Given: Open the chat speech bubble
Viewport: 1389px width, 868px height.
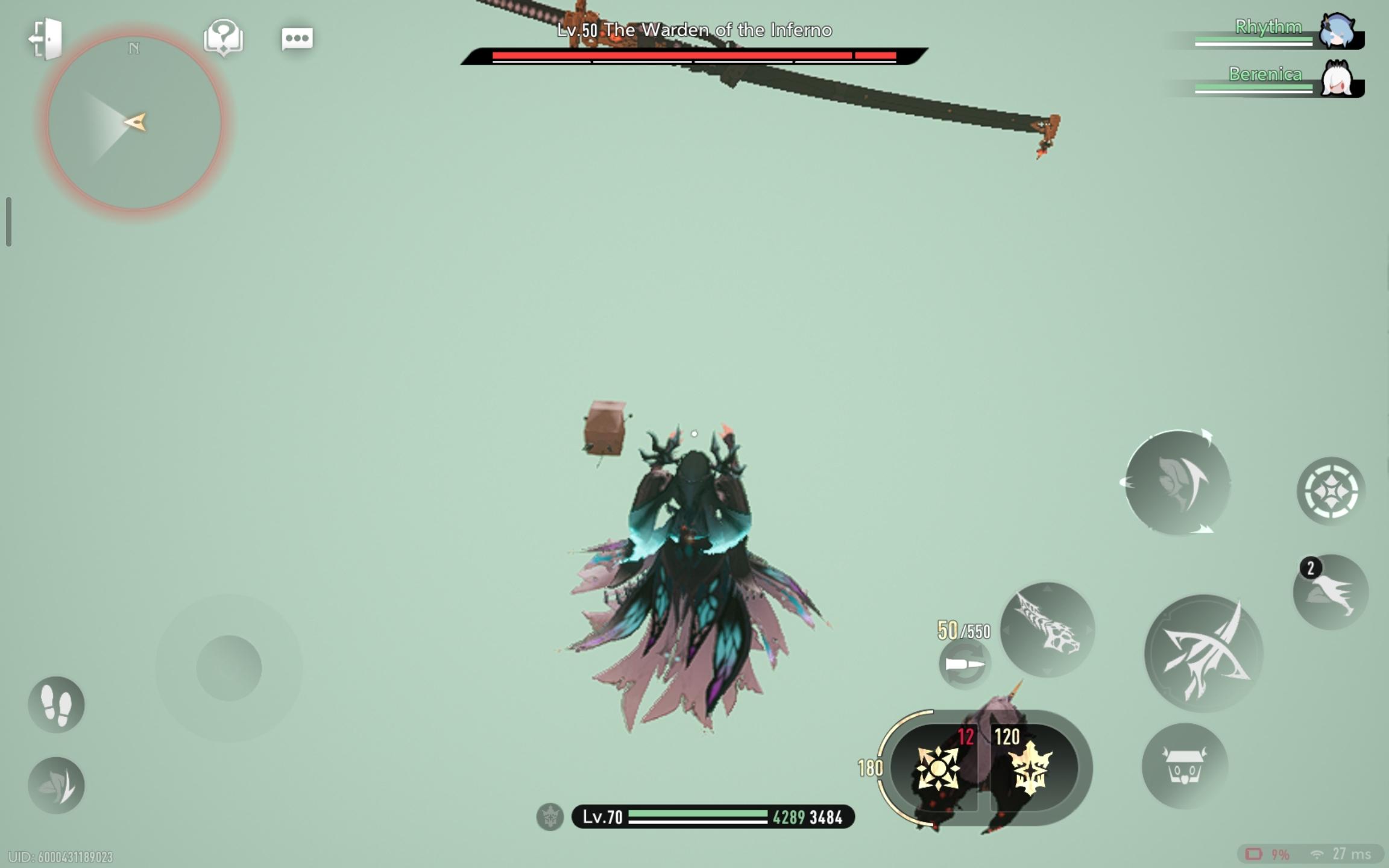Looking at the screenshot, I should (297, 39).
